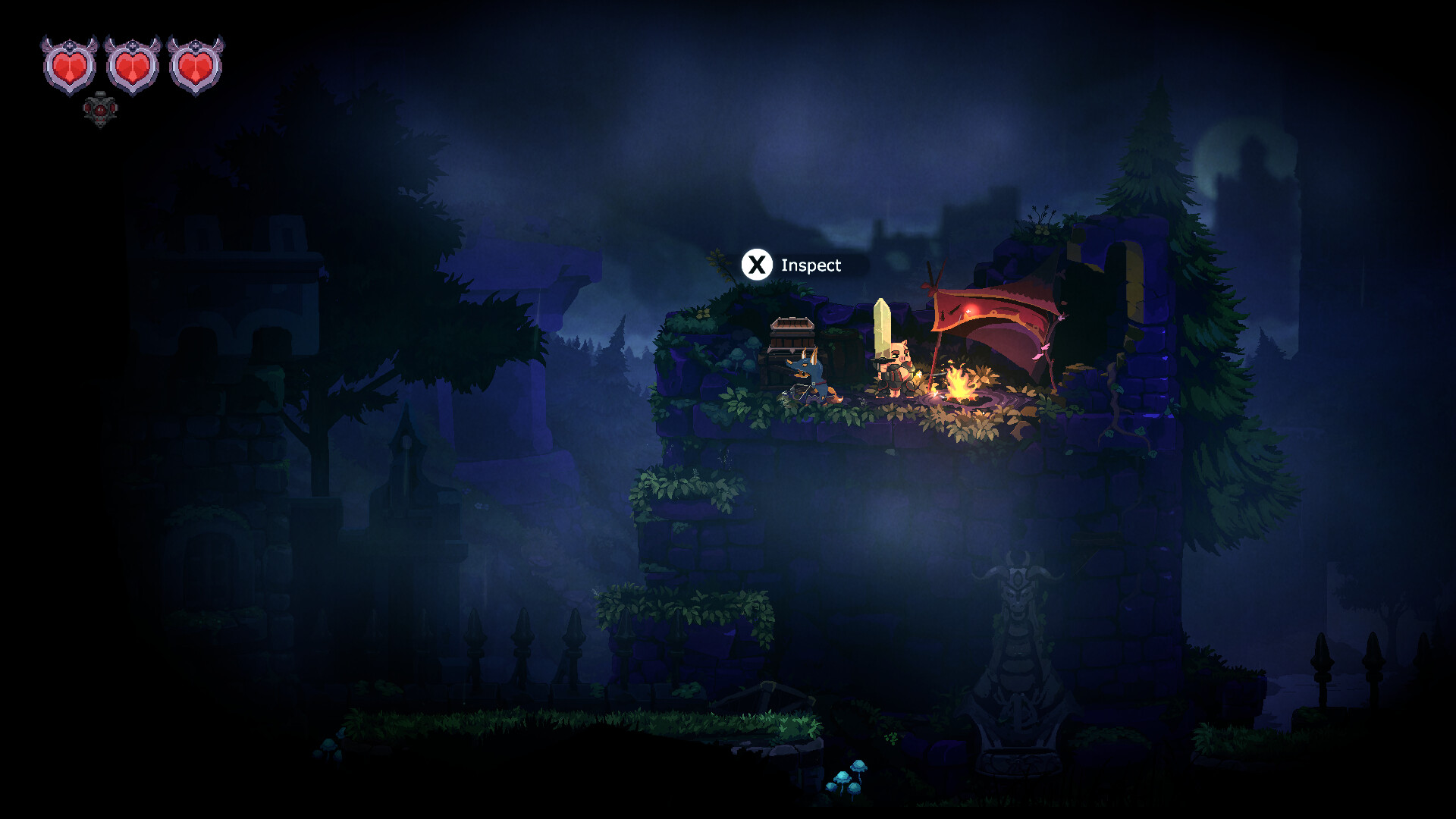This screenshot has height=819, width=1456.
Task: Select the wooden treasure chest
Action: [x=790, y=335]
